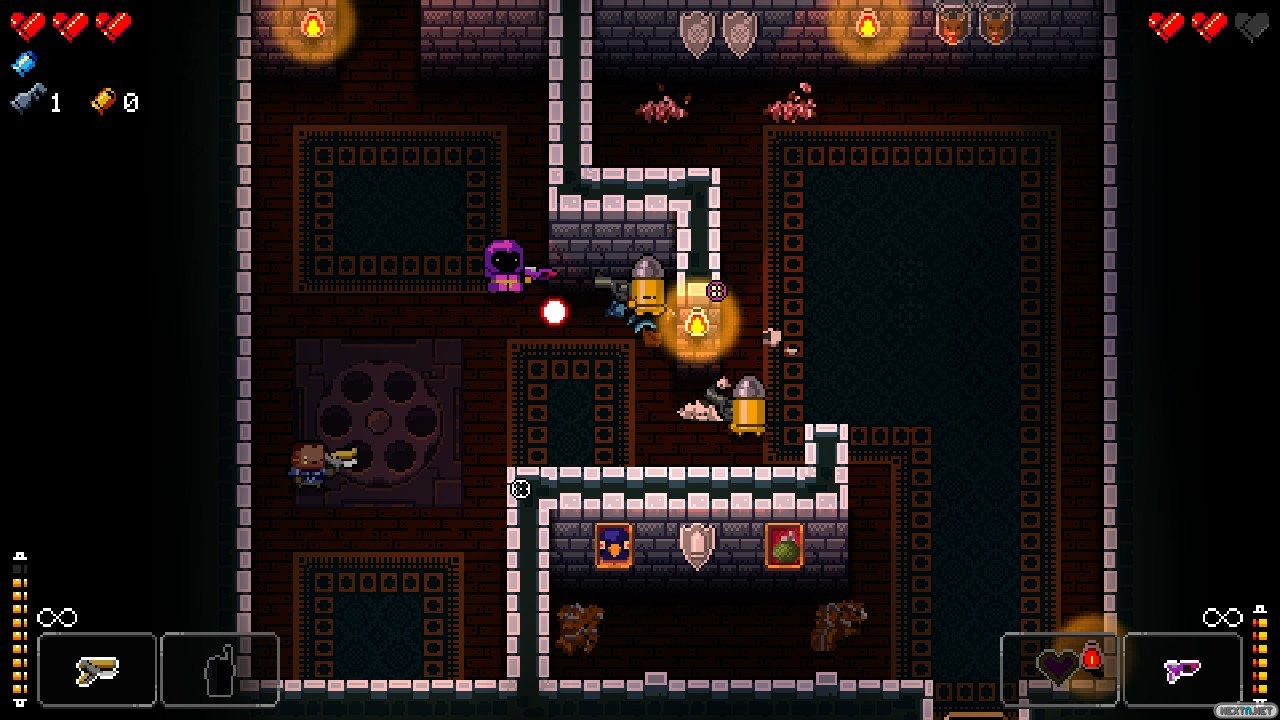The height and width of the screenshot is (720, 1280).
Task: Select the purple heart item slot
Action: click(1060, 668)
